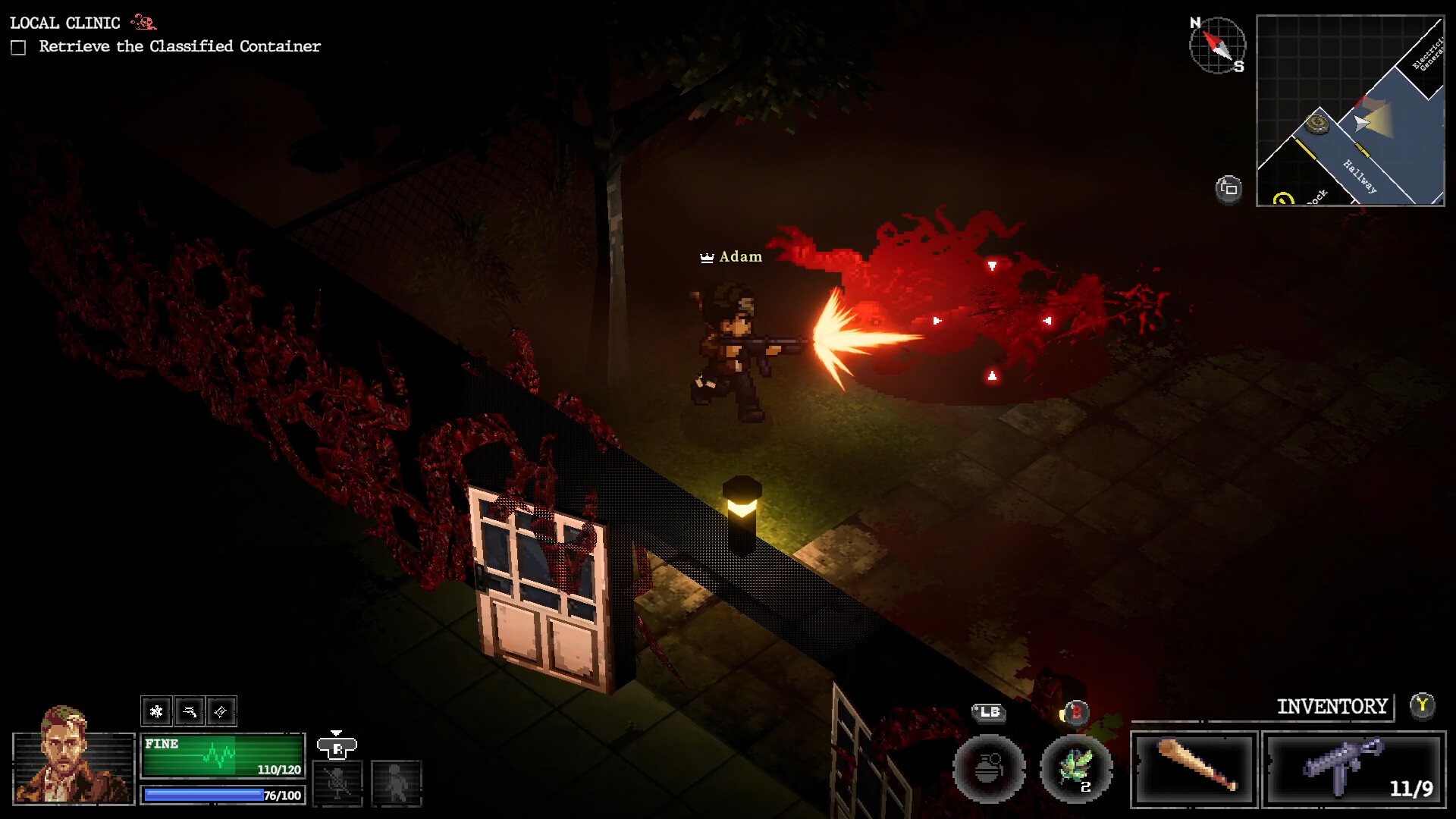
Task: Use the green herb item slot
Action: pyautogui.click(x=1076, y=768)
